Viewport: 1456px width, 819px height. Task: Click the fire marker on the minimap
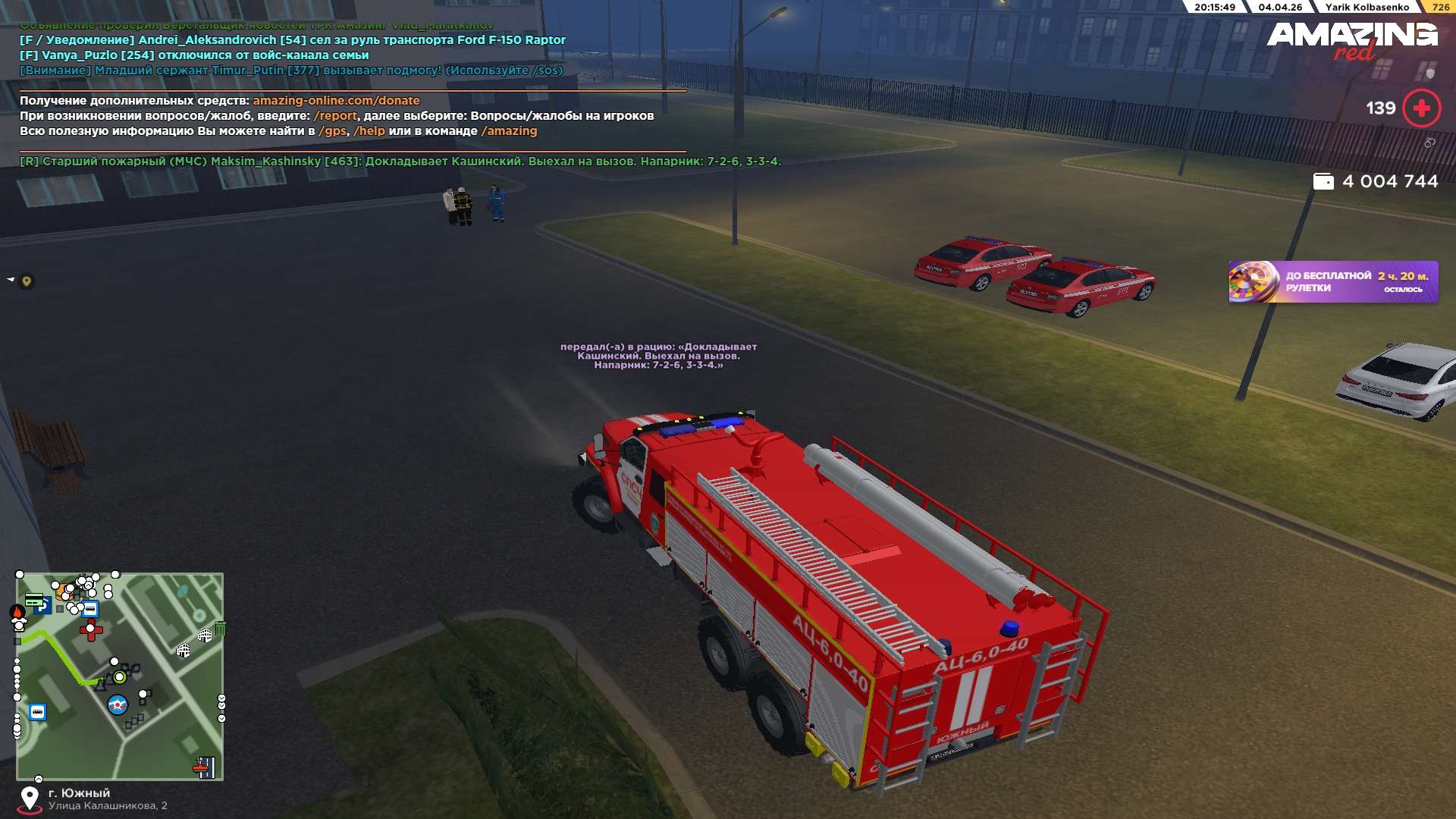(17, 612)
